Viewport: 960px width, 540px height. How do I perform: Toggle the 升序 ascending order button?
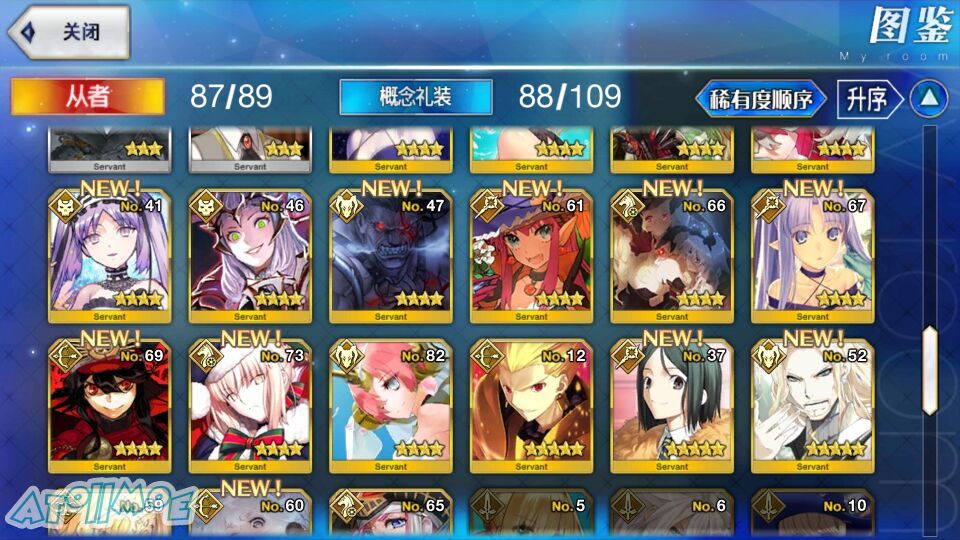[866, 99]
